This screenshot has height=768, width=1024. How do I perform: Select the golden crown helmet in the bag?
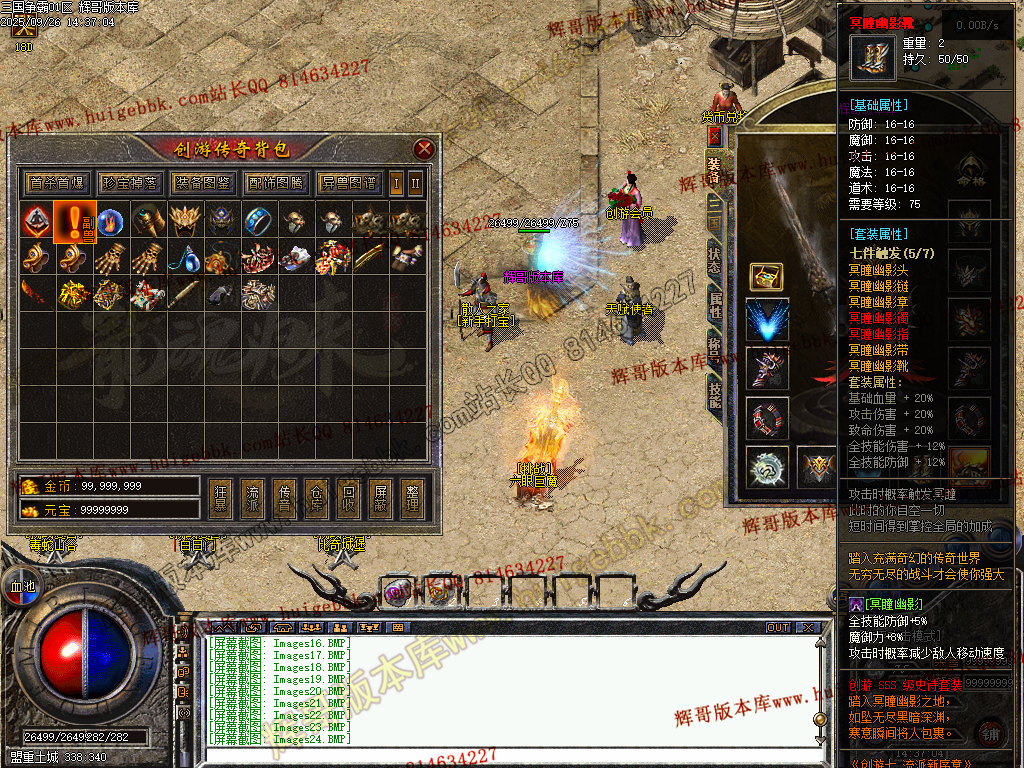[x=183, y=220]
